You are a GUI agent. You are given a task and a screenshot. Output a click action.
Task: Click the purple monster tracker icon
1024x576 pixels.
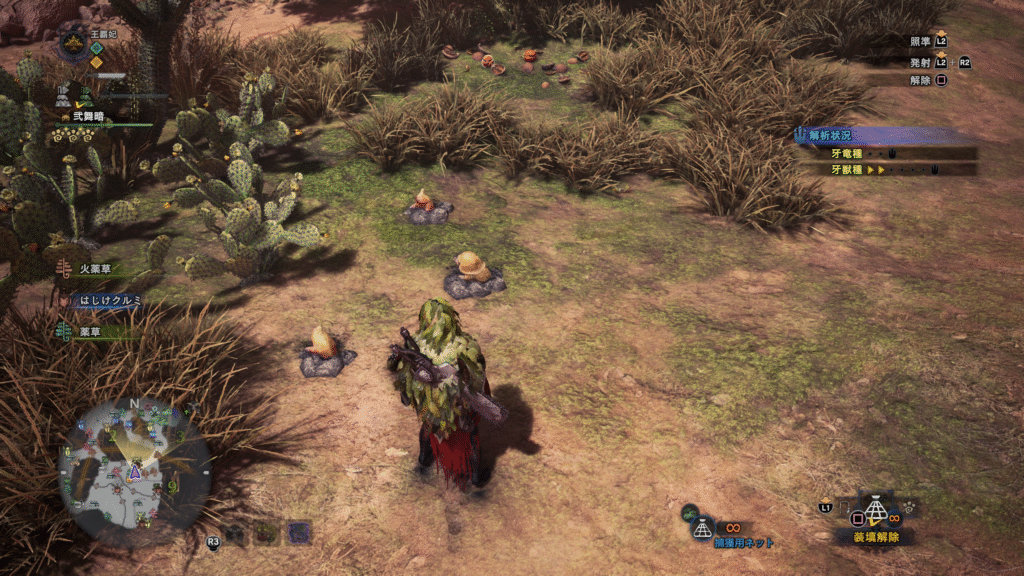point(299,532)
